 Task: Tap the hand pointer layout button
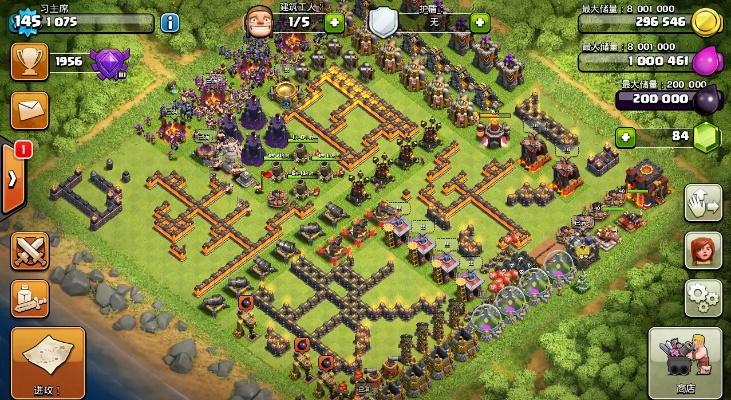click(x=703, y=203)
